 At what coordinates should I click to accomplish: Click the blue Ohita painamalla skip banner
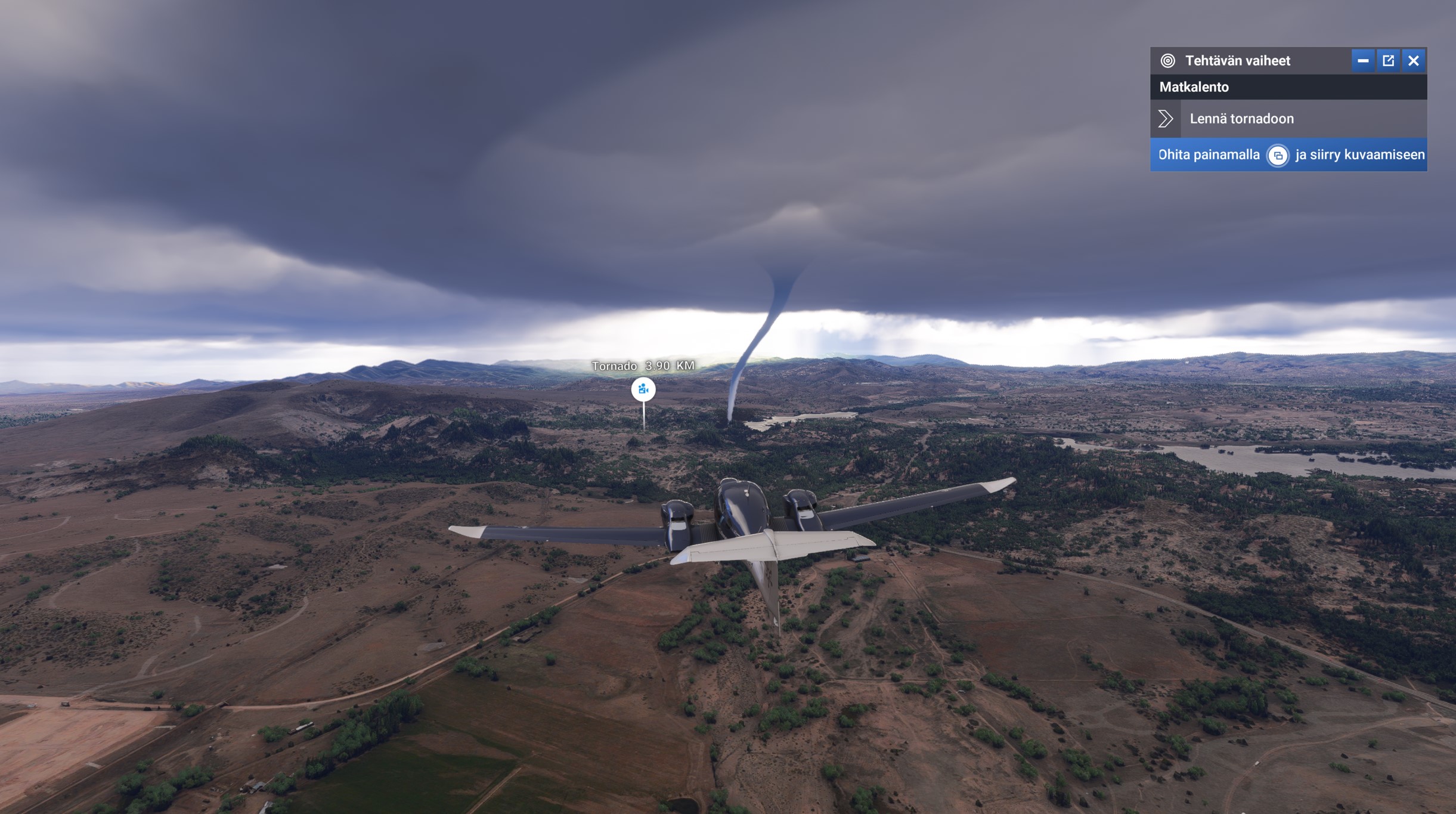[x=1288, y=155]
